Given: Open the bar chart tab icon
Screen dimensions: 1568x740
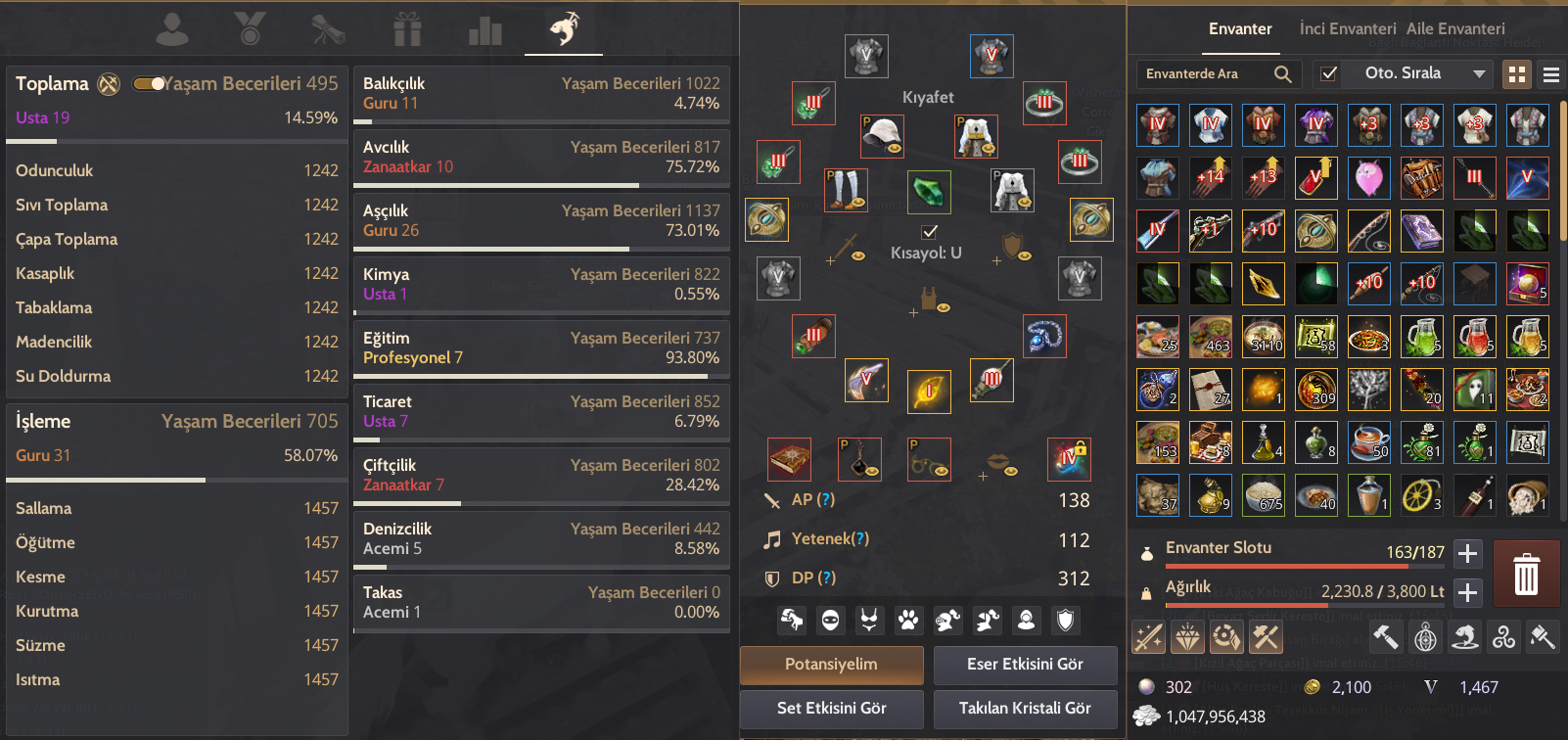Looking at the screenshot, I should (x=484, y=31).
